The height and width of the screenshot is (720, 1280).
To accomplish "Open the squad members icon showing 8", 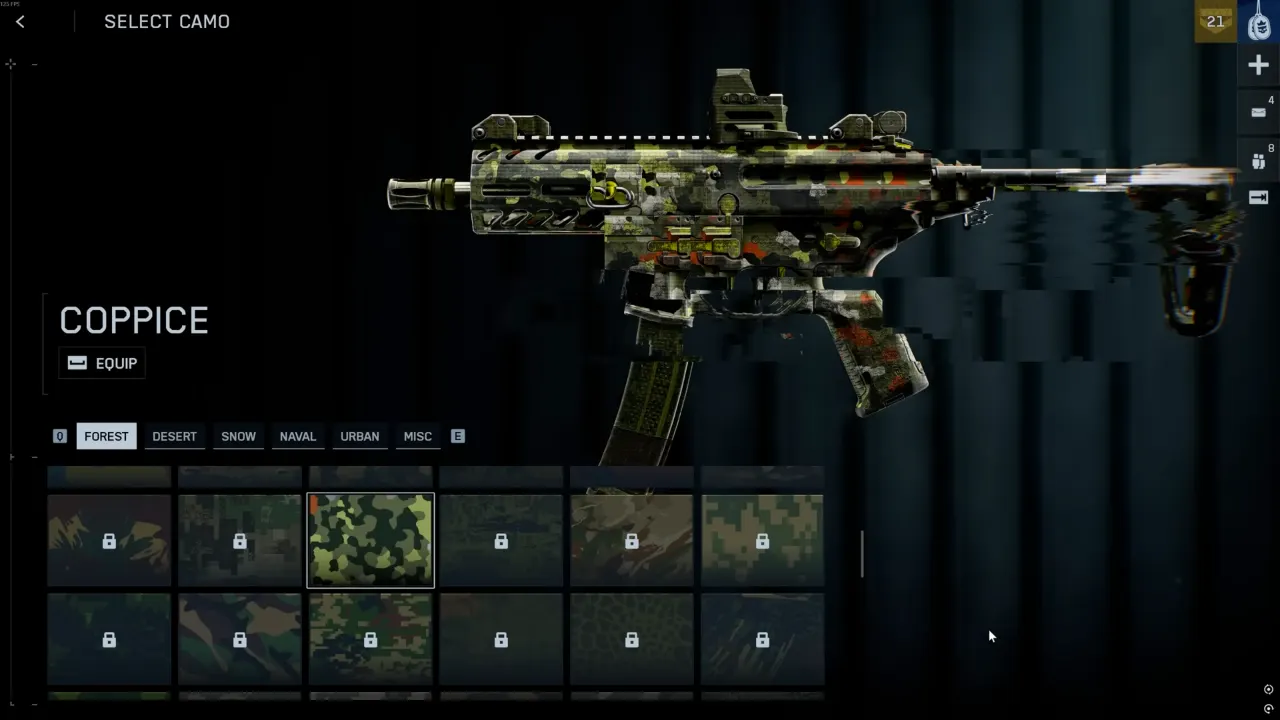I will coord(1258,158).
